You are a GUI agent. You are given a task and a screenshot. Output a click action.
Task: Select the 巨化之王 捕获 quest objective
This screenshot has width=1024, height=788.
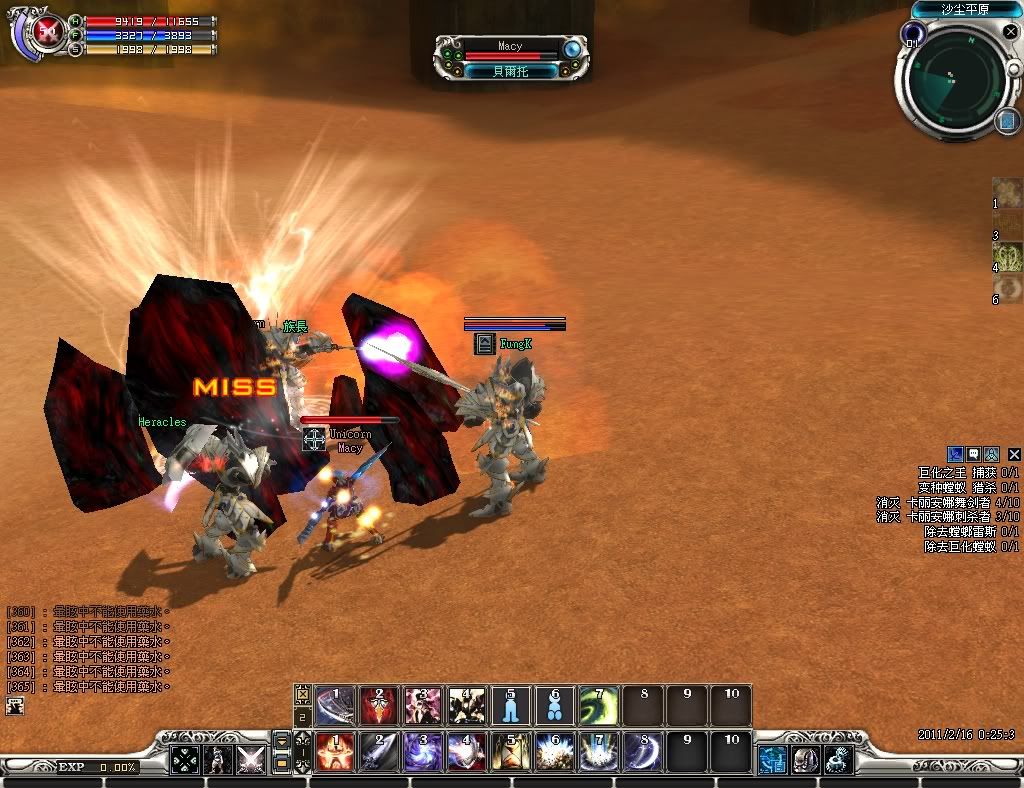[x=968, y=472]
